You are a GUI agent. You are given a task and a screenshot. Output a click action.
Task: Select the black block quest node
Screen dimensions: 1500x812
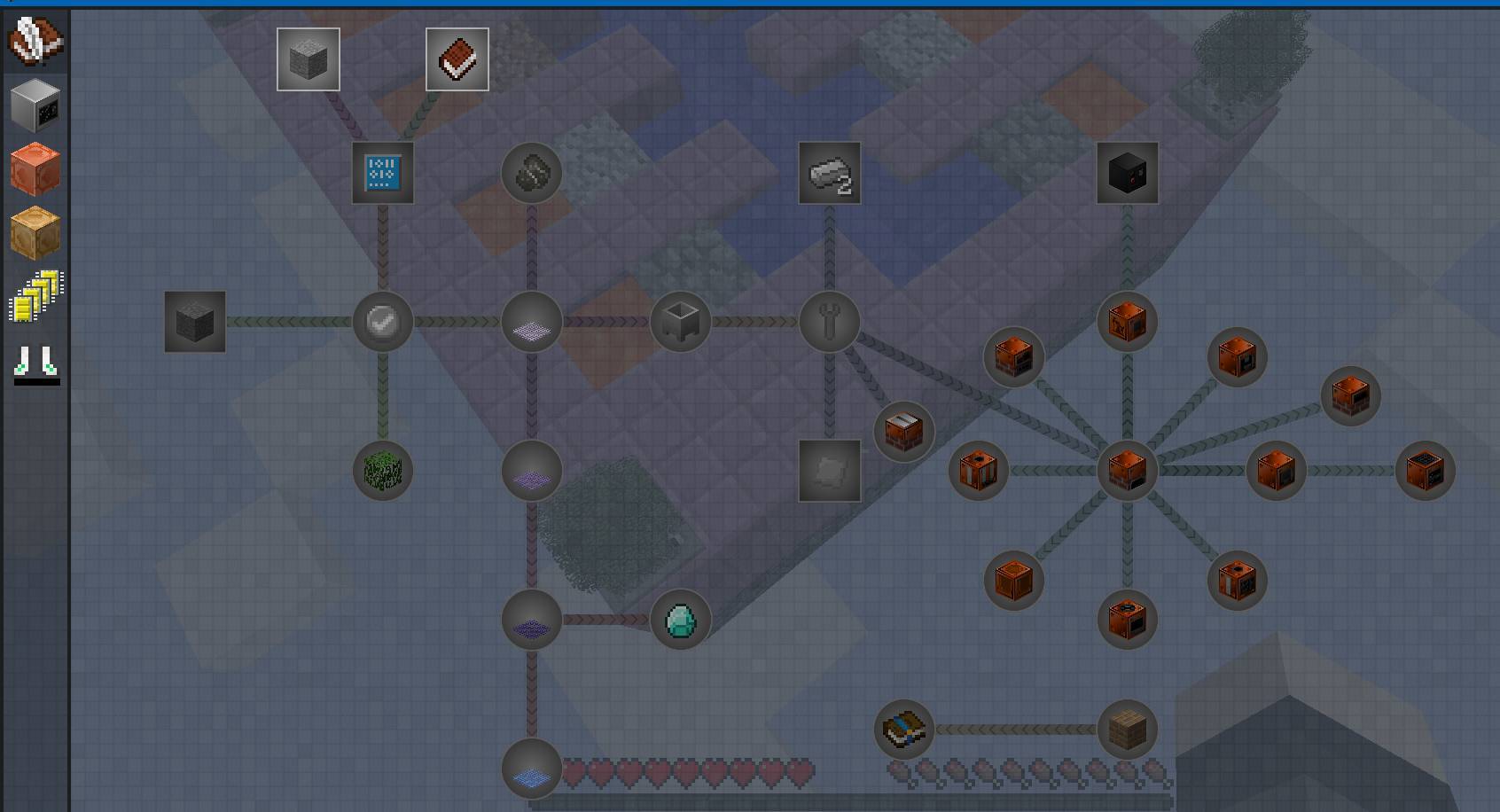tap(1128, 173)
